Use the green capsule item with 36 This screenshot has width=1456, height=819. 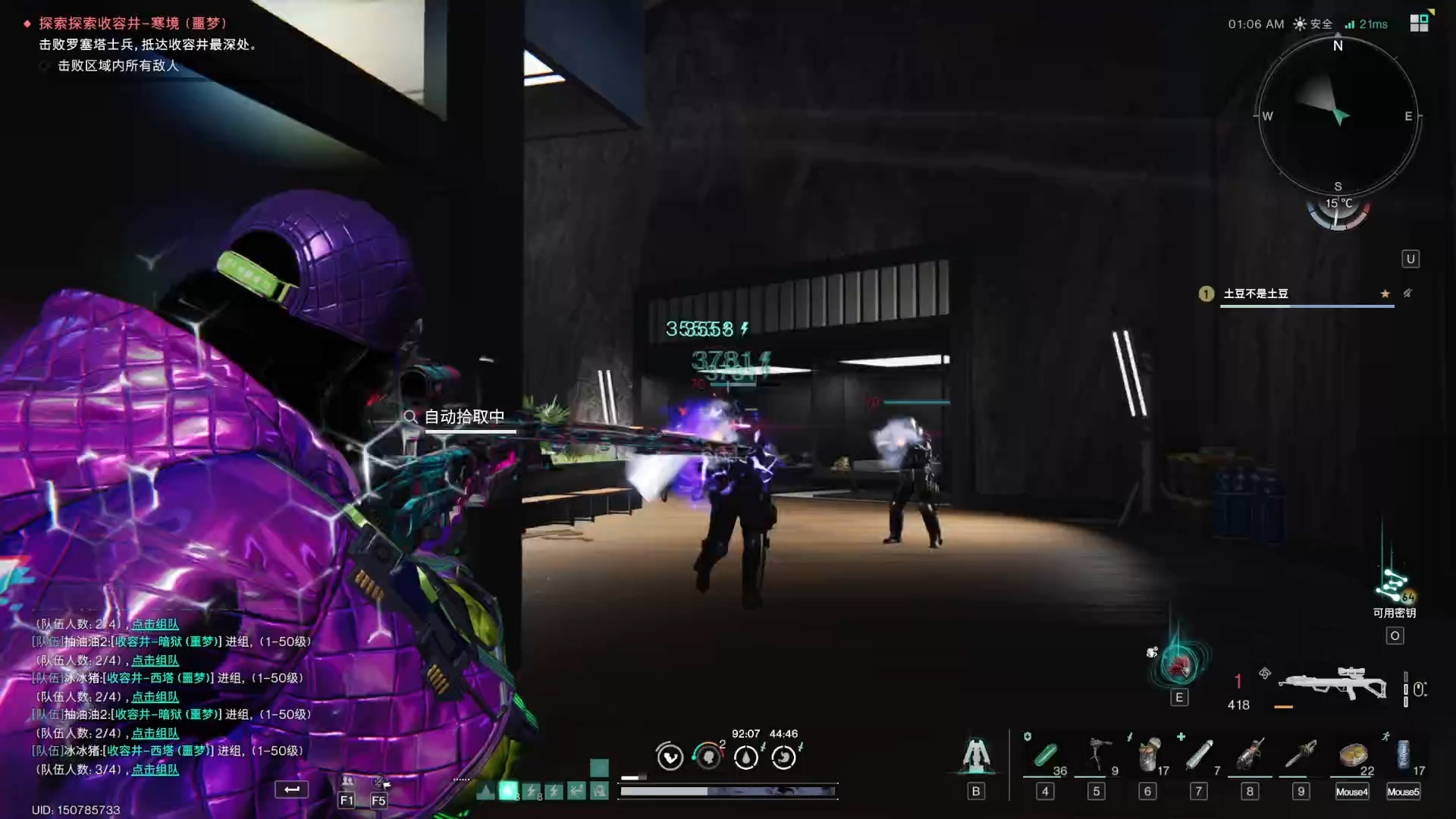(1045, 755)
